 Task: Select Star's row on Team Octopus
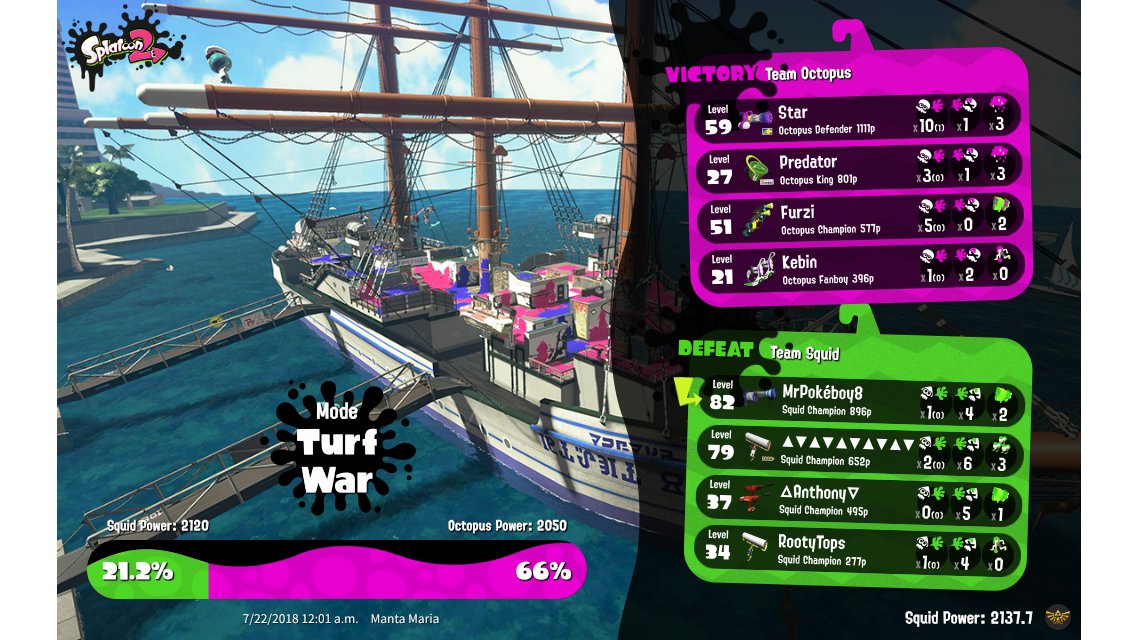[x=860, y=119]
